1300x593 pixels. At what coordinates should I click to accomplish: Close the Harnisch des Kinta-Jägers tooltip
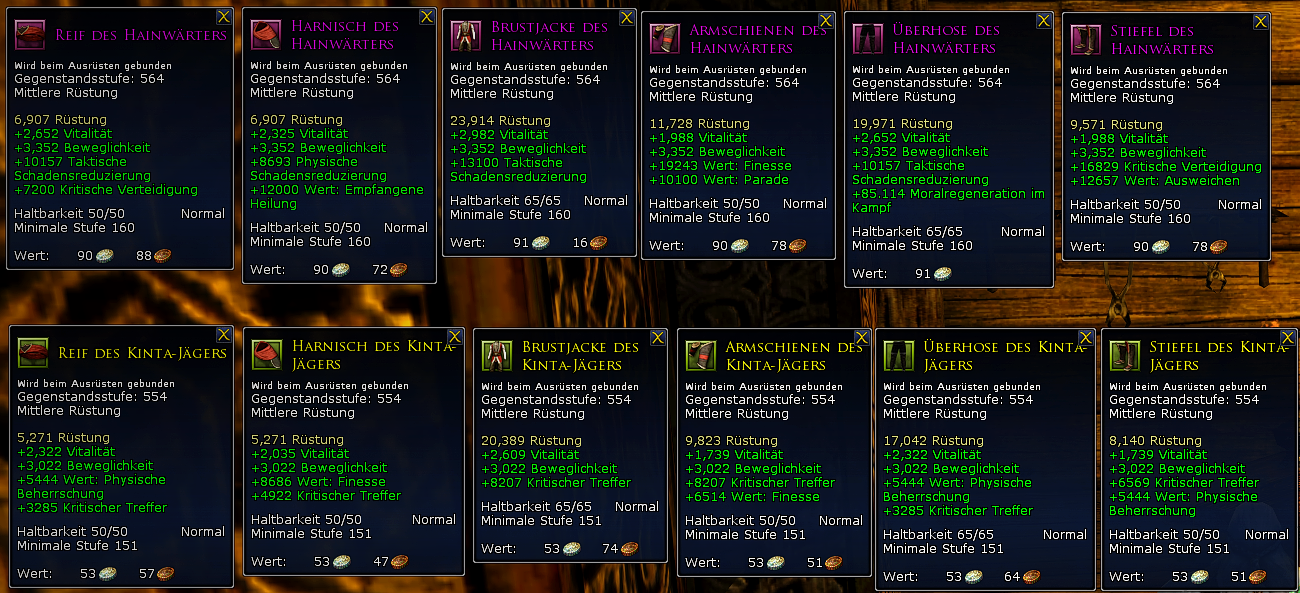pyautogui.click(x=455, y=336)
